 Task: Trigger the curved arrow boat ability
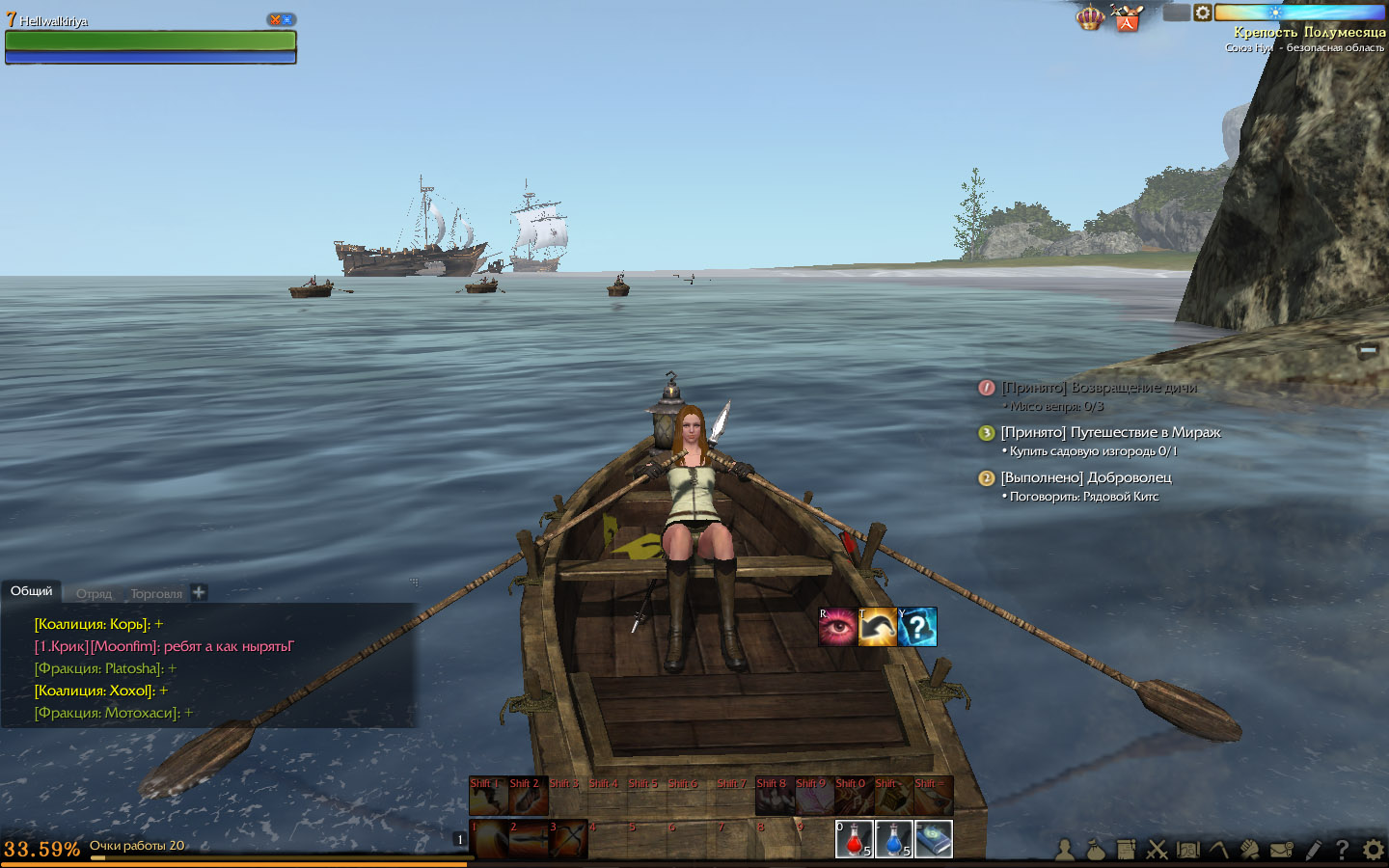pyautogui.click(x=877, y=627)
